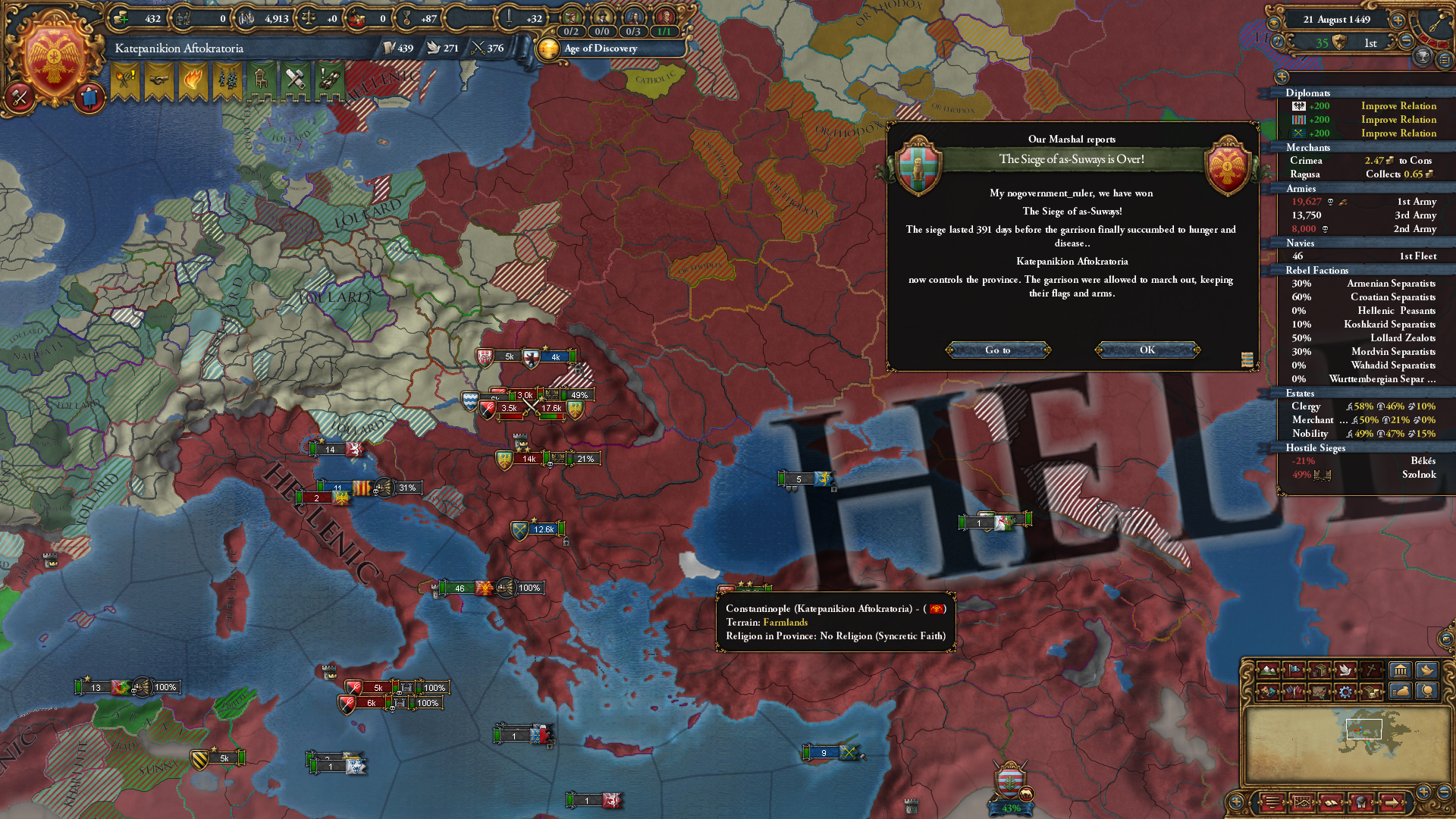Switch to the buildings macrobuilder tab
This screenshot has height=819, width=1456.
pos(1401,670)
